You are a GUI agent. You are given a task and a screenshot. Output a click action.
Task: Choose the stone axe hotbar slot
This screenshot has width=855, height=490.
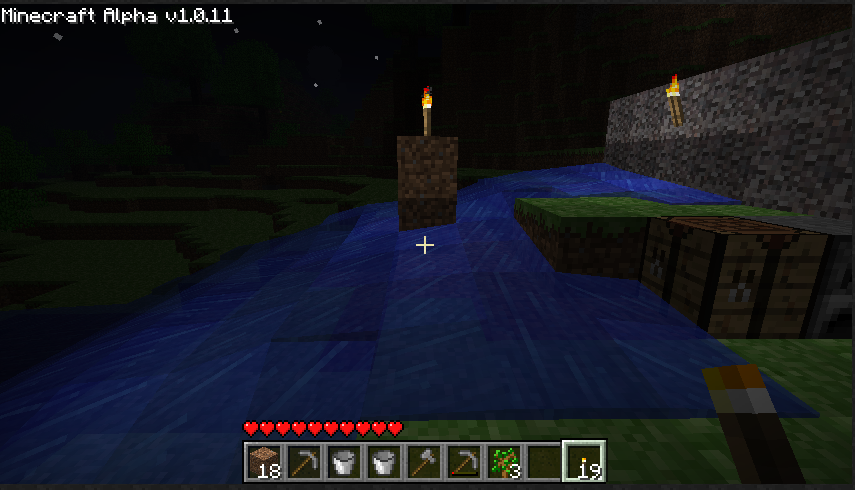tap(422, 462)
